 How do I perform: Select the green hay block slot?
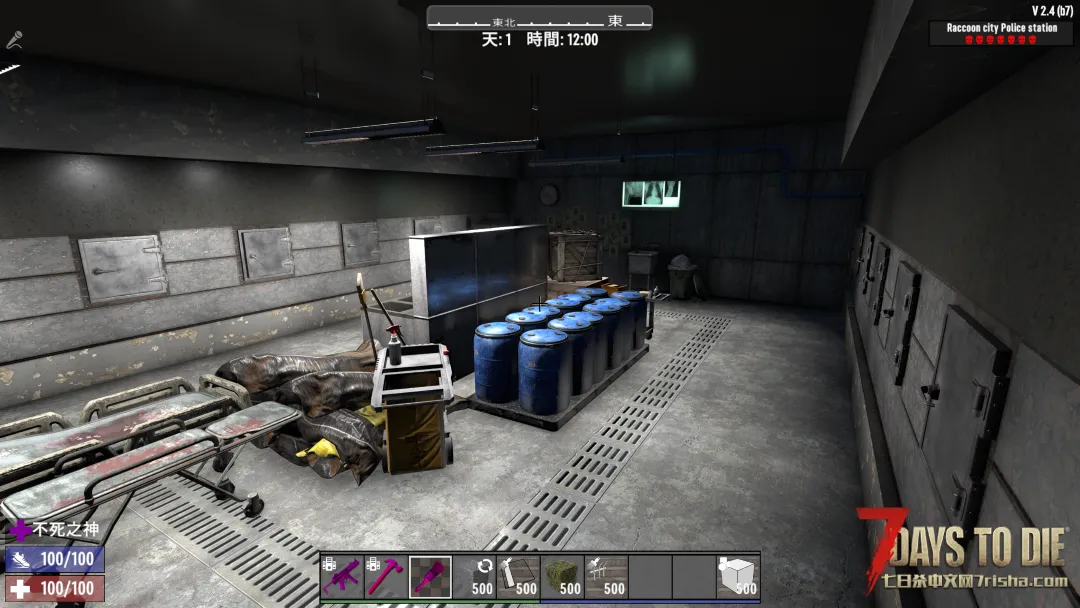[x=562, y=576]
